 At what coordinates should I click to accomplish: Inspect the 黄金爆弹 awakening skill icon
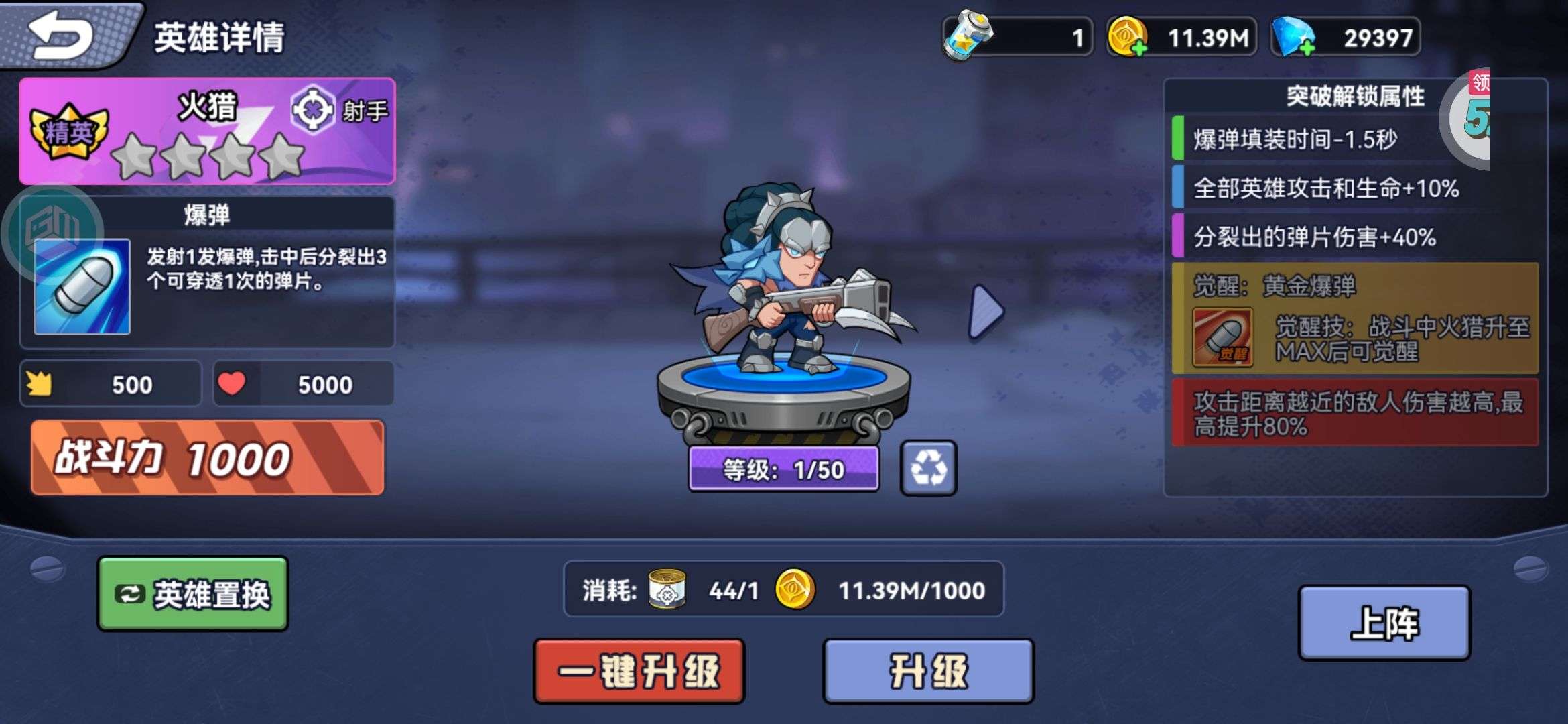pos(1223,337)
